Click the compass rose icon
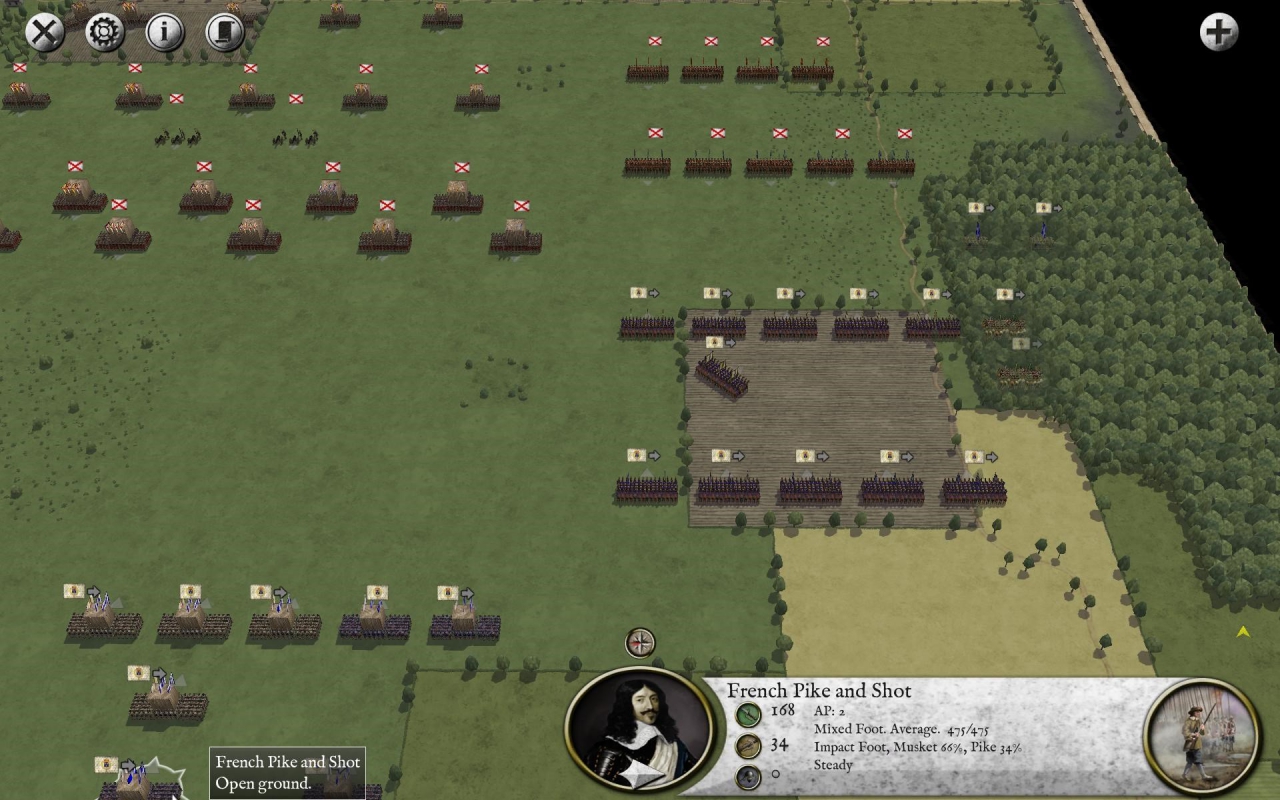The height and width of the screenshot is (800, 1280). pyautogui.click(x=640, y=642)
